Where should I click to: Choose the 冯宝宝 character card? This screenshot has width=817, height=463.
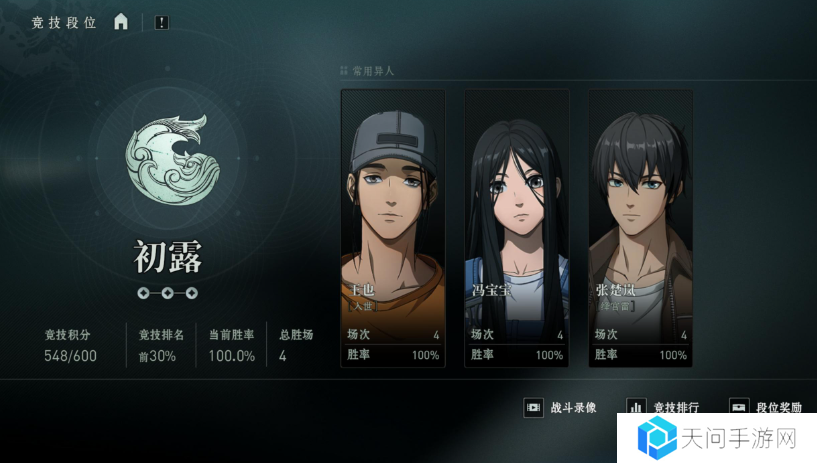[x=517, y=228]
